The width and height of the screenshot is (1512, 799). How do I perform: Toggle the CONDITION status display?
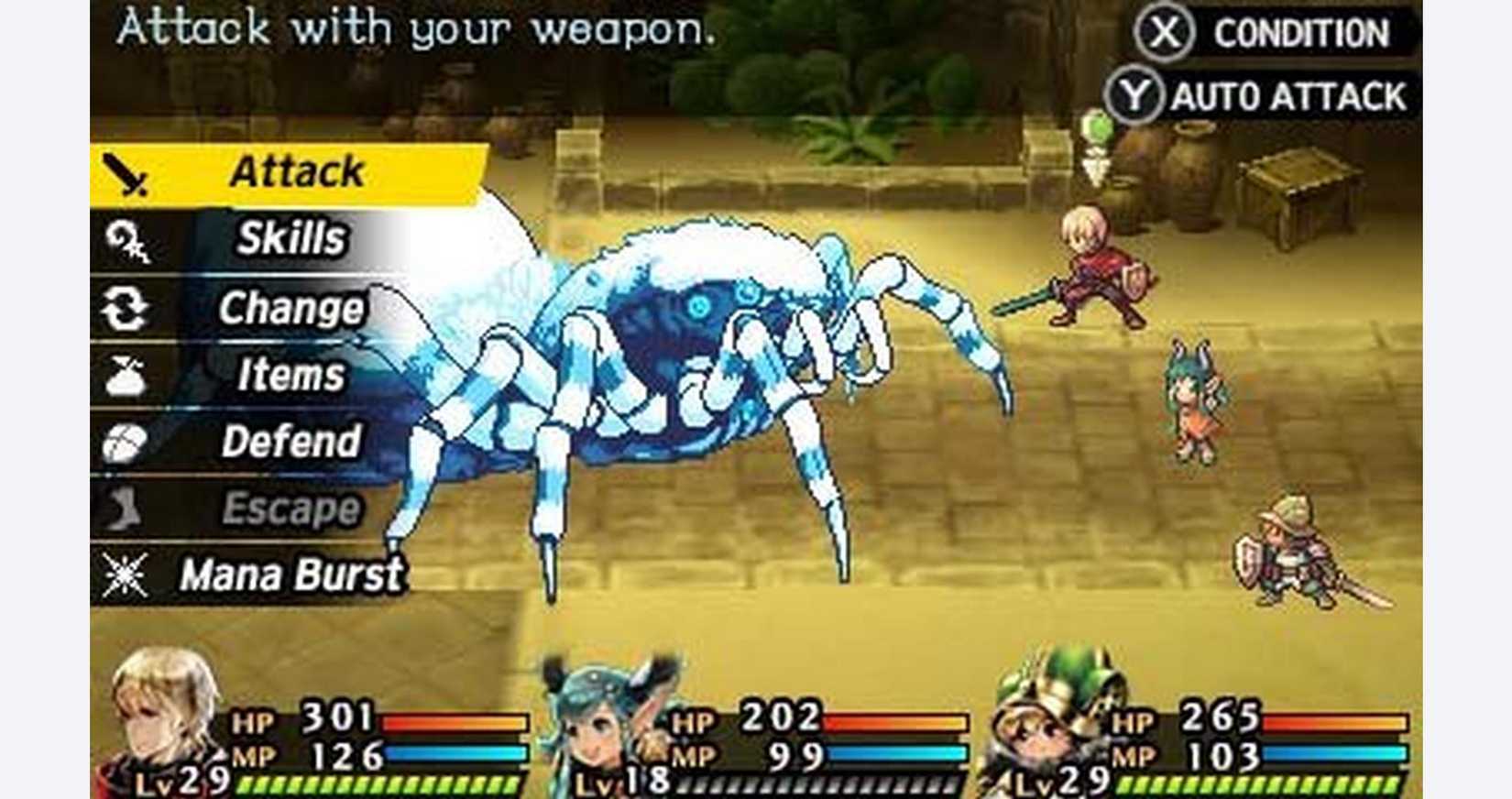[x=1292, y=30]
